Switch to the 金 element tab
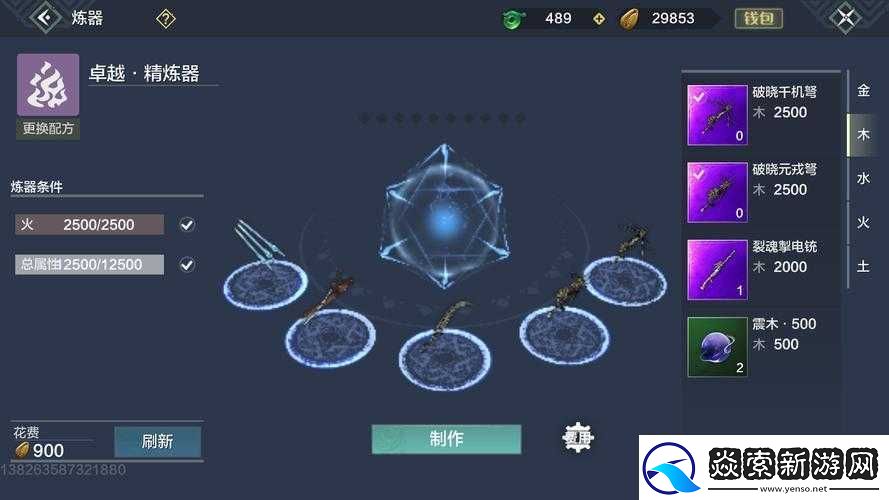This screenshot has height=500, width=889. 863,91
